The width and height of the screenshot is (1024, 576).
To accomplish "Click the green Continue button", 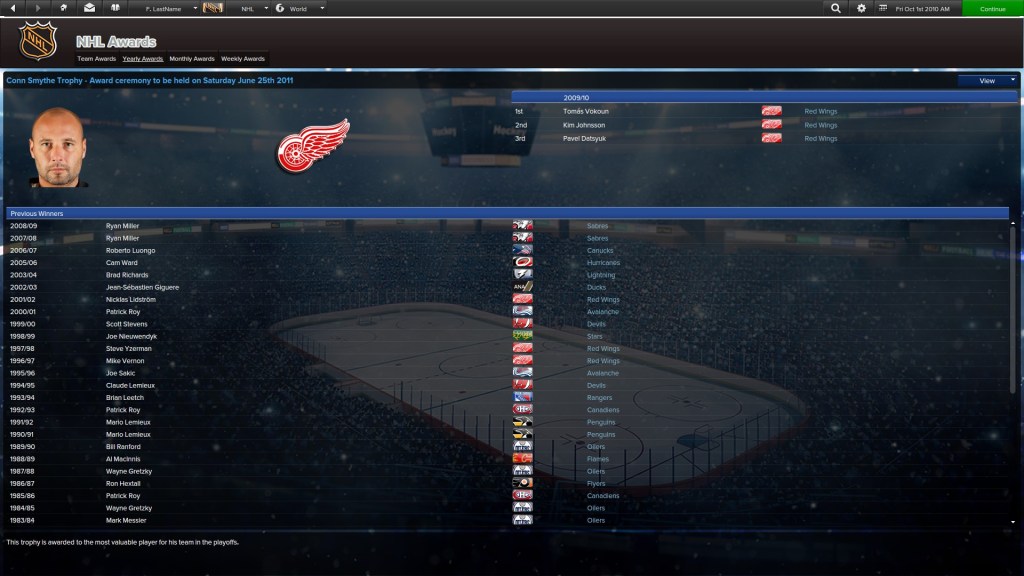I will click(x=992, y=8).
